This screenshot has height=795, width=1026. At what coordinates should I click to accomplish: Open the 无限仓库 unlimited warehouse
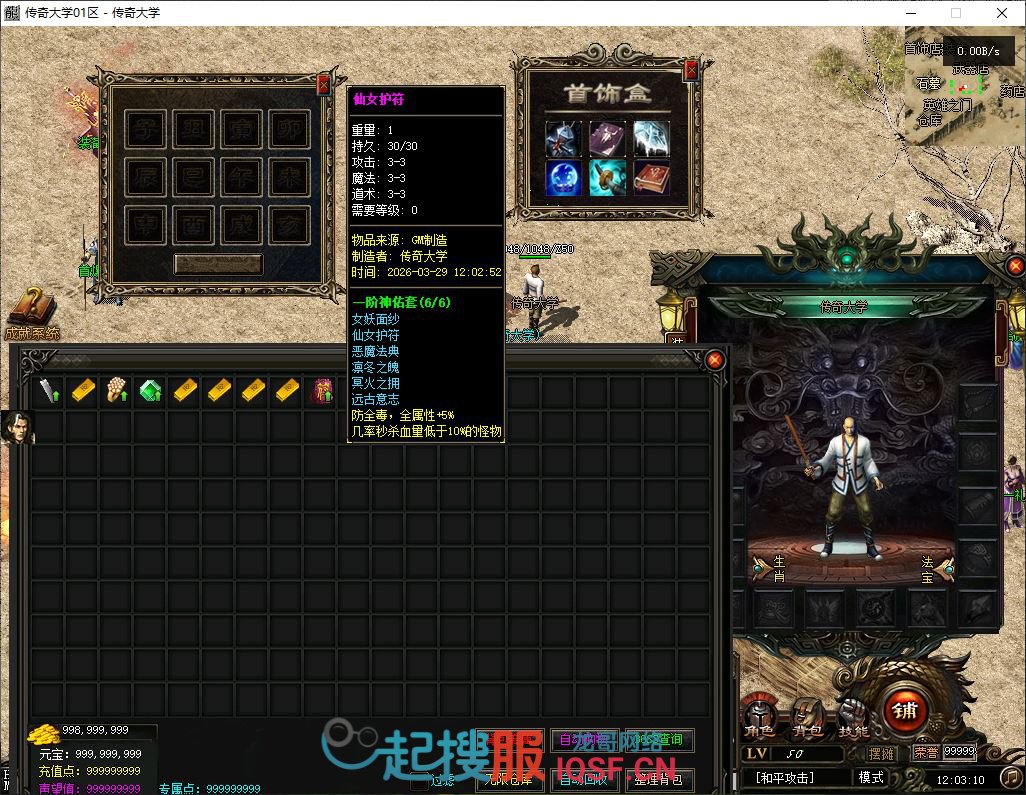510,779
